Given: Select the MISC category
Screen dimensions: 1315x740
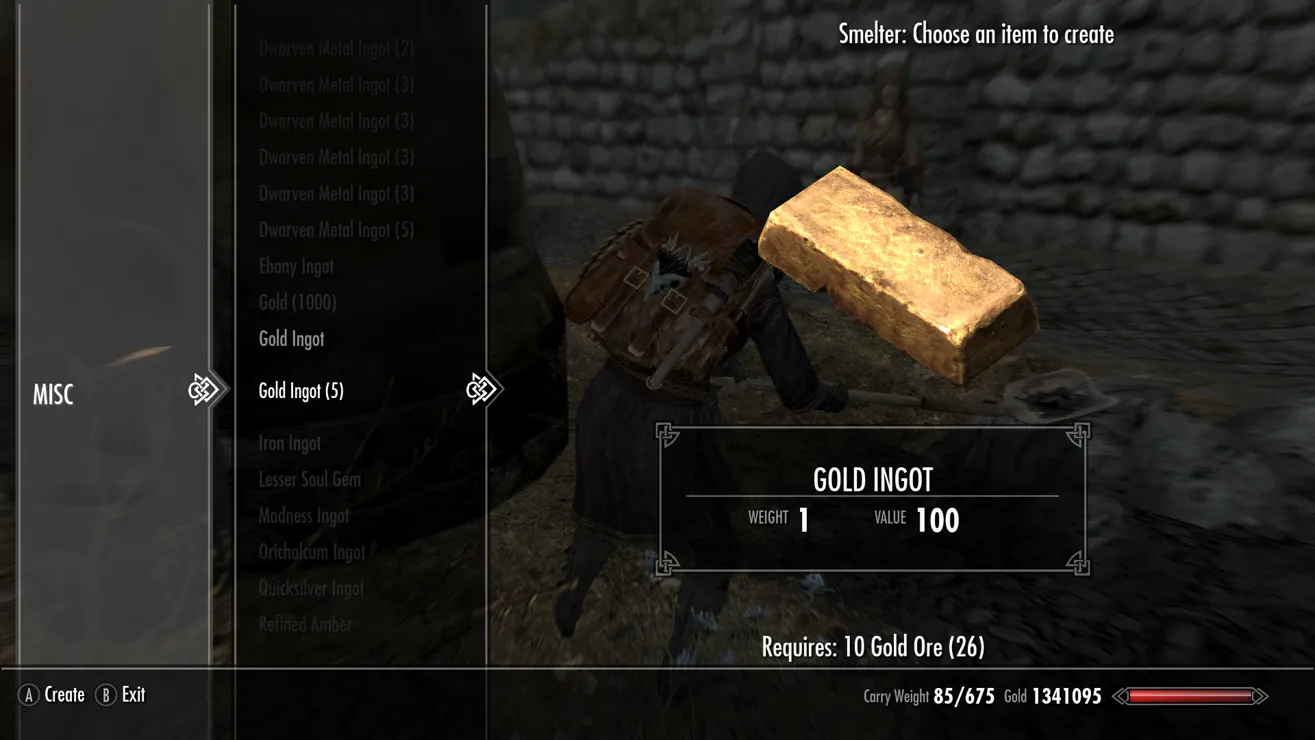Looking at the screenshot, I should click(54, 395).
